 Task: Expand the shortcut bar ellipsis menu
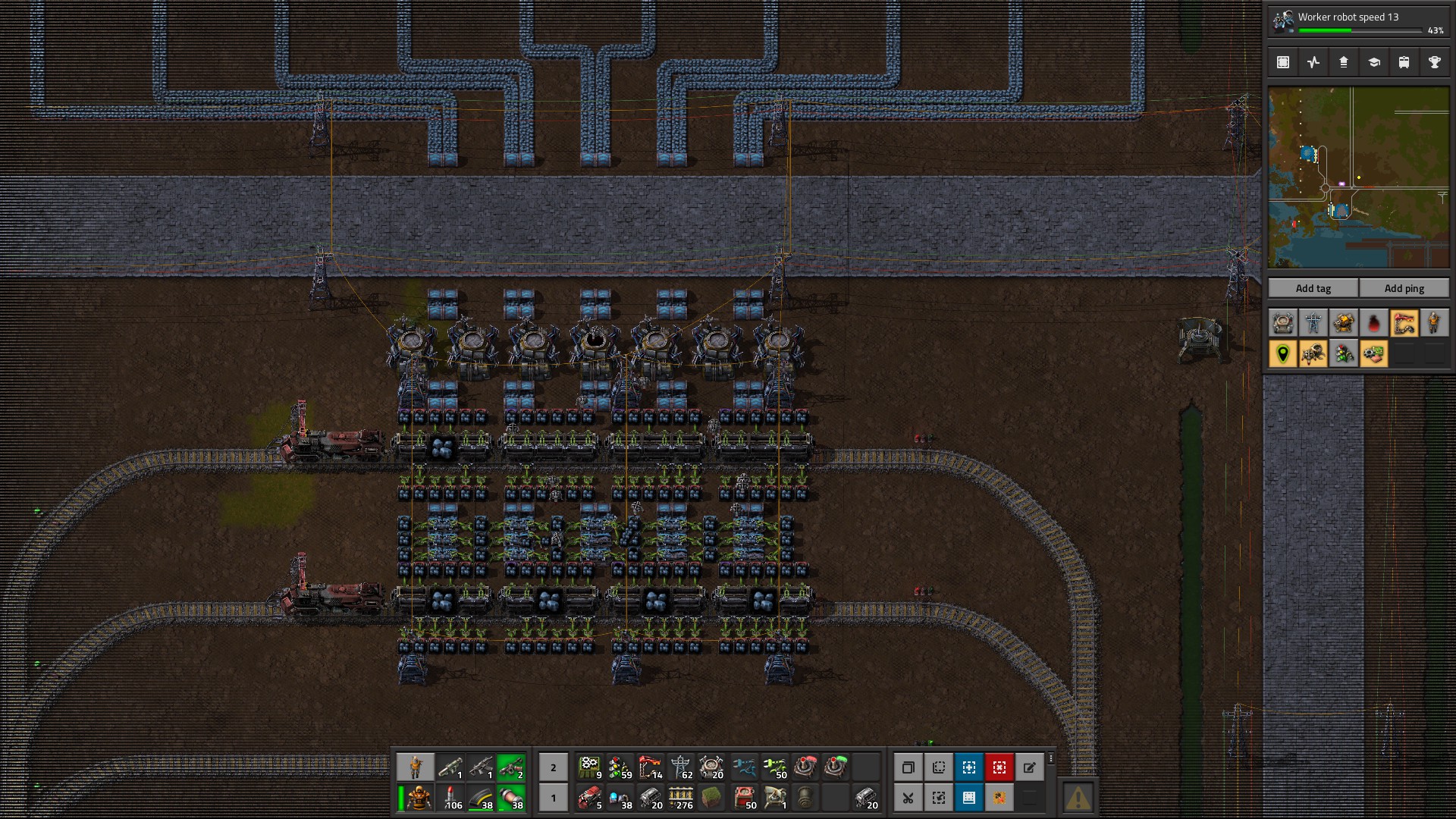pos(1051,759)
